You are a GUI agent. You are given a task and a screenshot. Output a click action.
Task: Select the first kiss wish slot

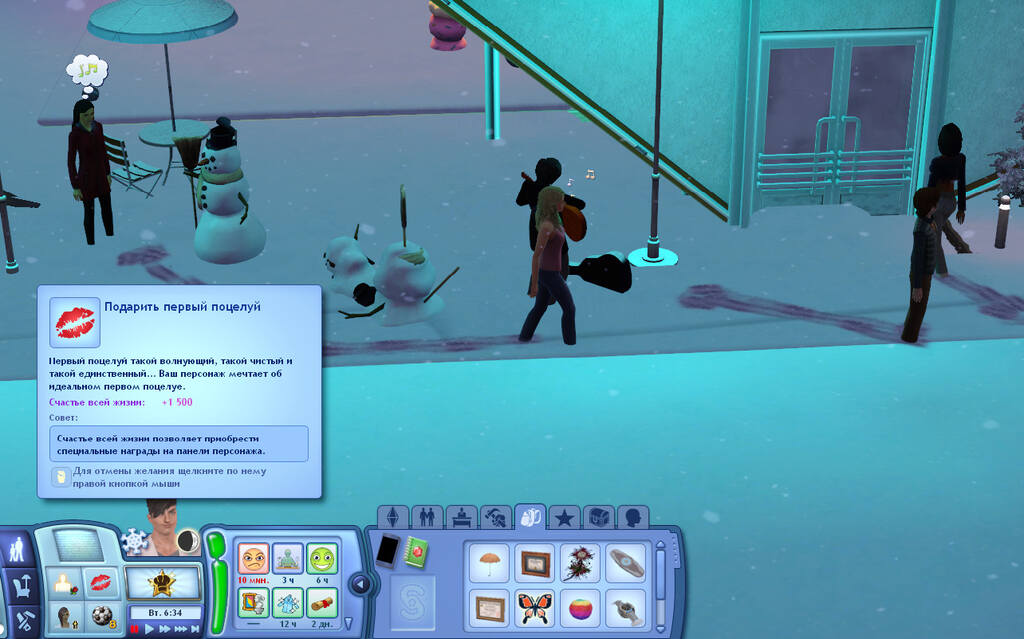tap(100, 581)
